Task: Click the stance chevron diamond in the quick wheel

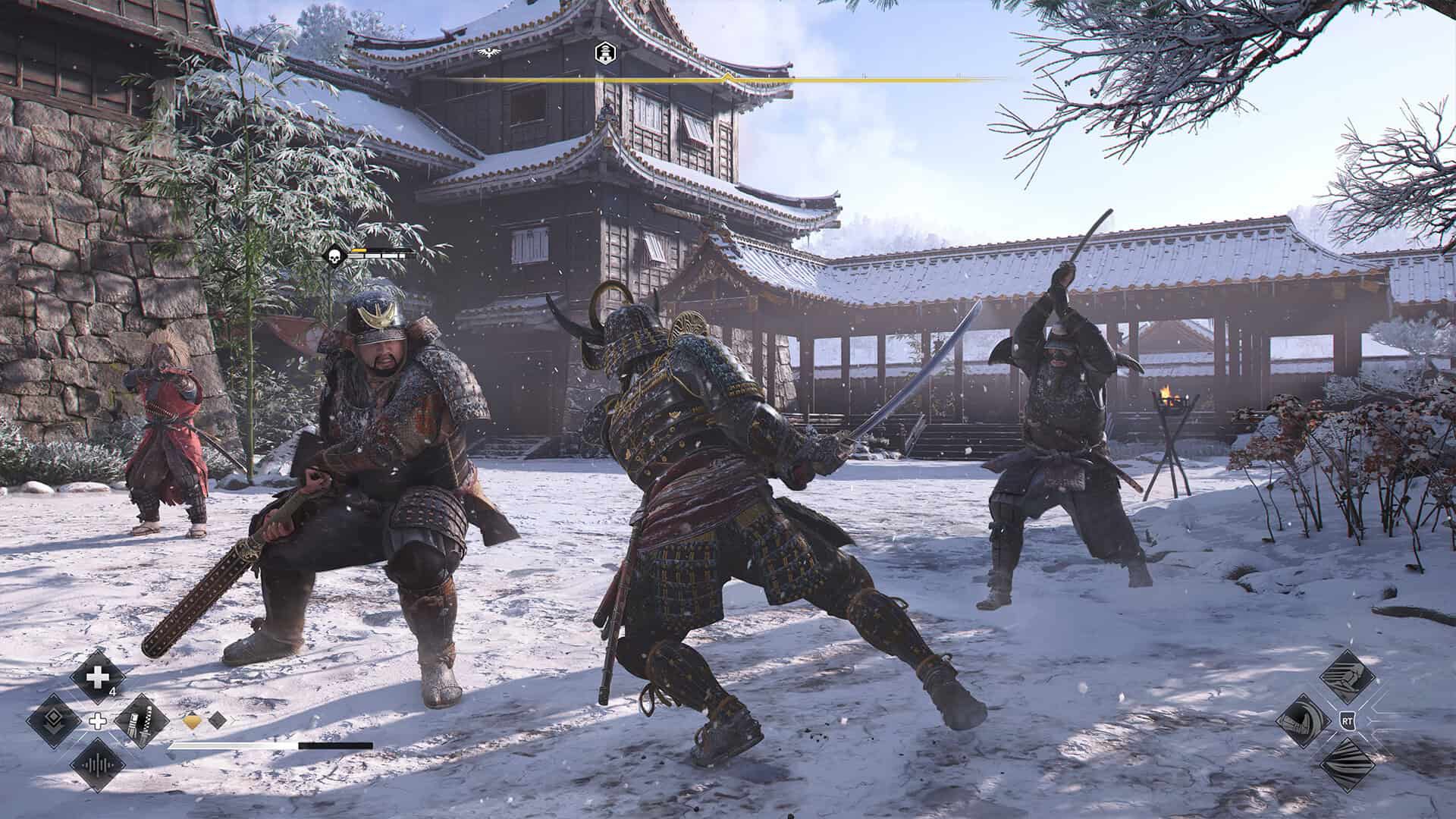Action: [53, 721]
